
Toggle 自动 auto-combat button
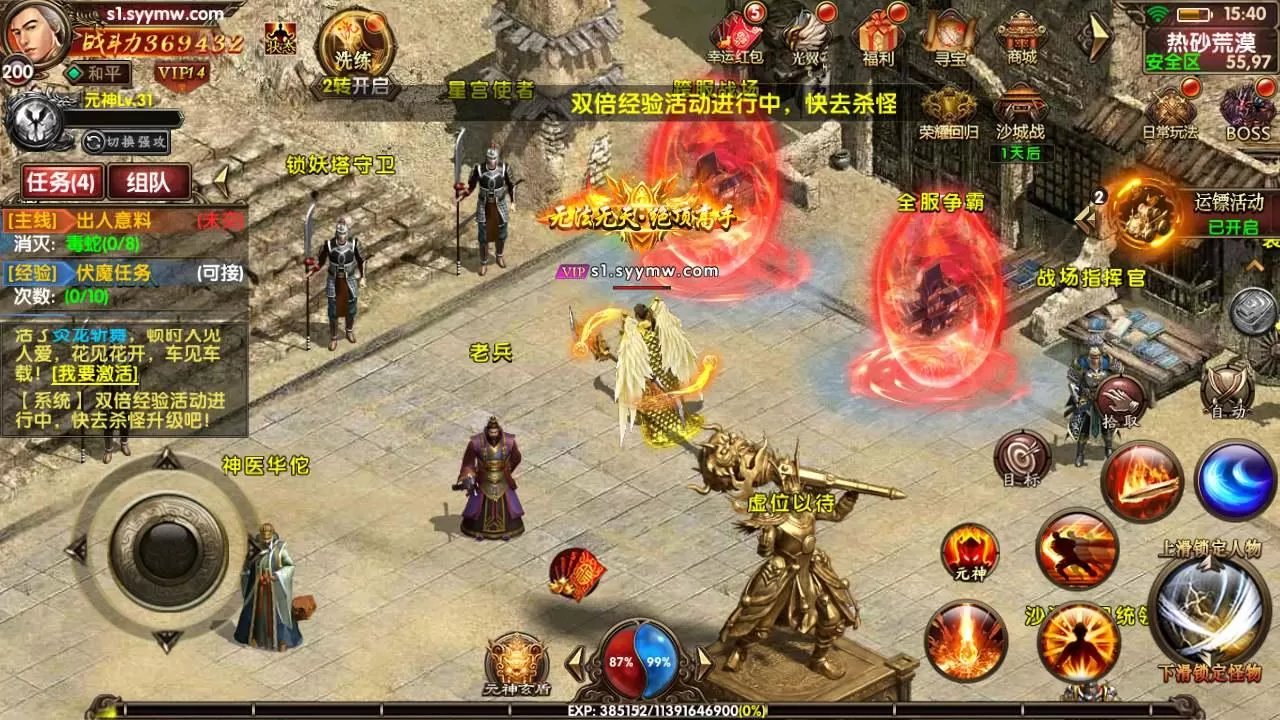(x=1227, y=390)
